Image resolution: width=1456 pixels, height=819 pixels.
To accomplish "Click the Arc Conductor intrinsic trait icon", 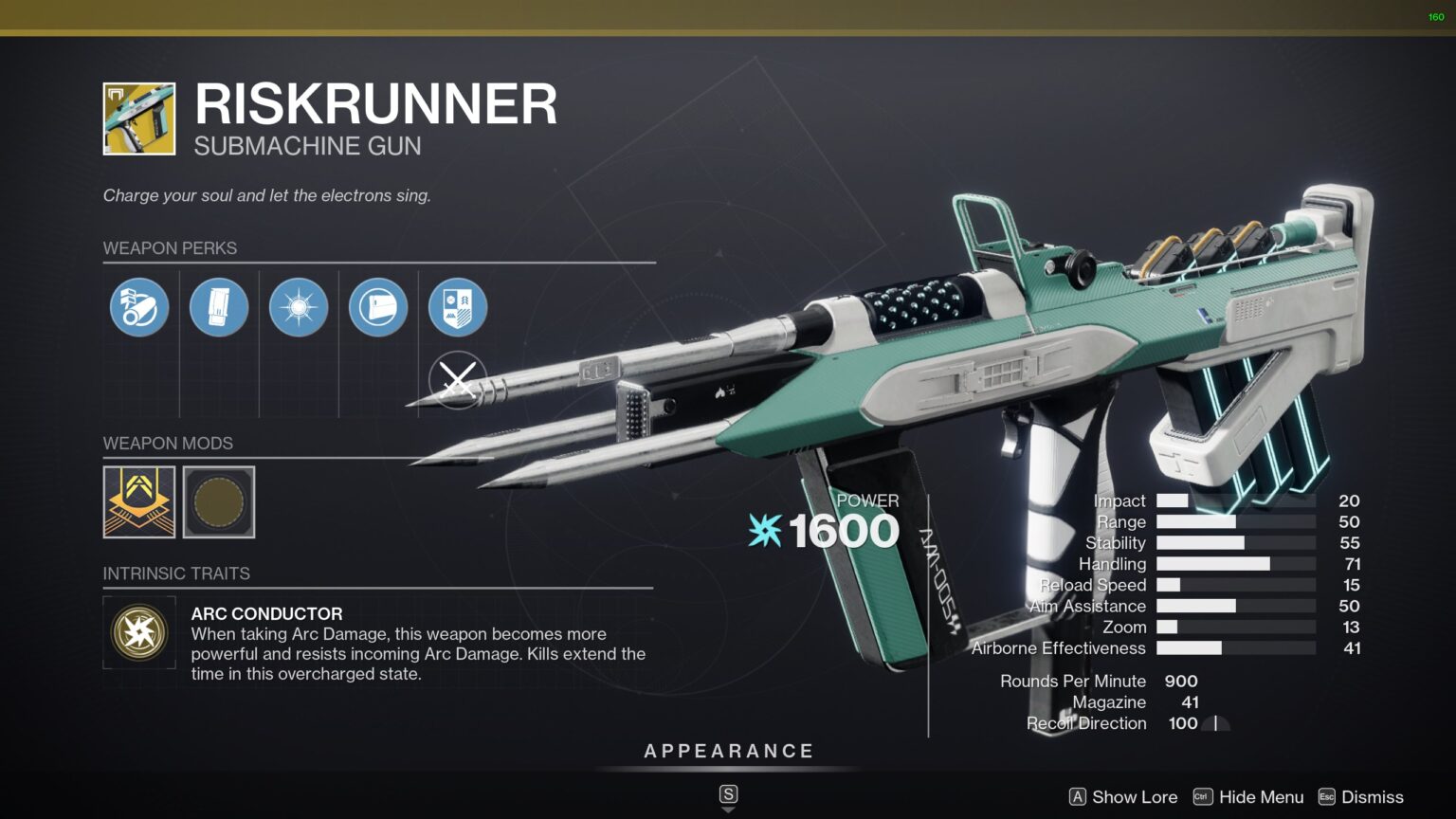I will pos(139,632).
